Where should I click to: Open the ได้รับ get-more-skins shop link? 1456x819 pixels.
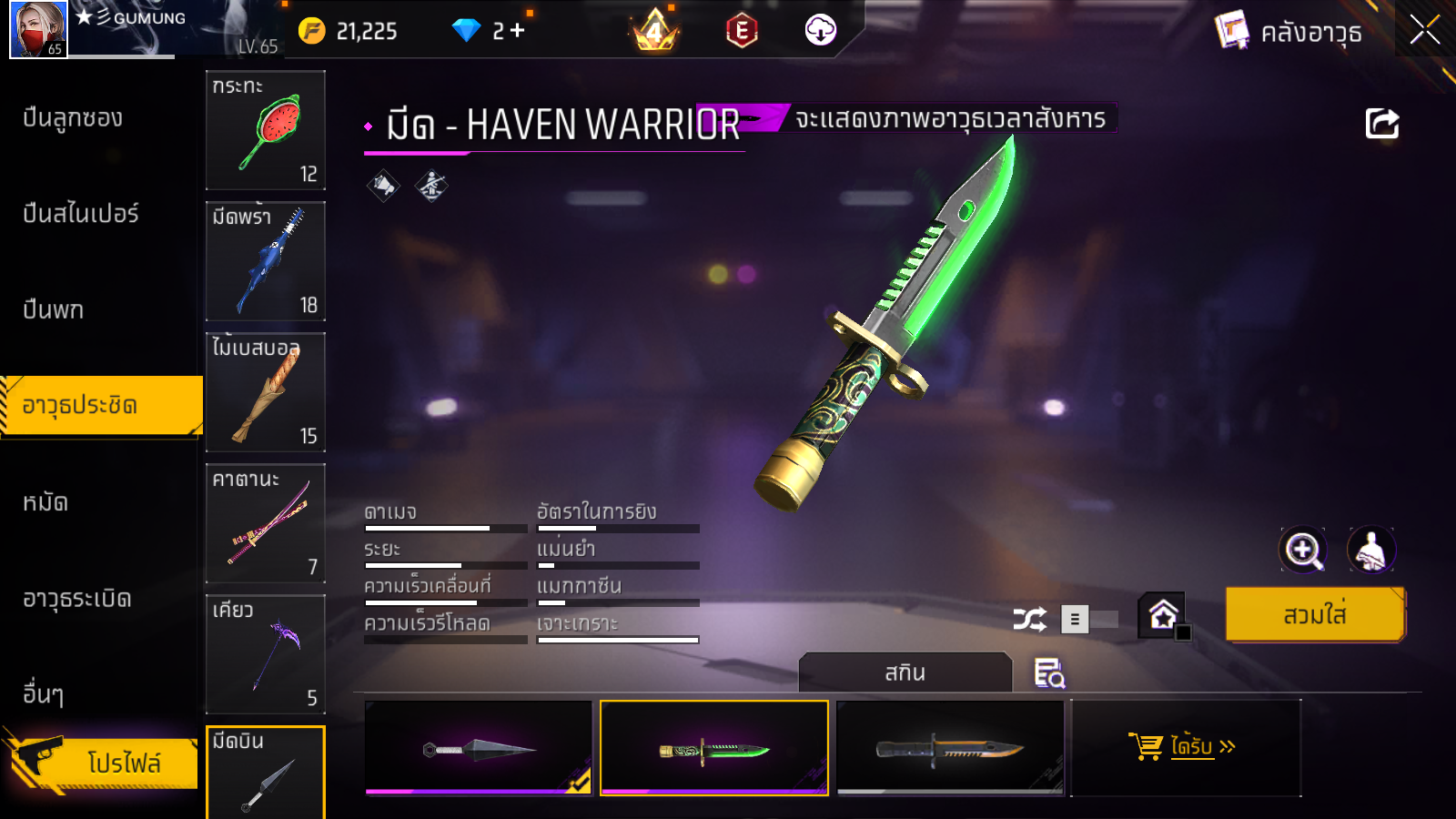tap(1186, 747)
